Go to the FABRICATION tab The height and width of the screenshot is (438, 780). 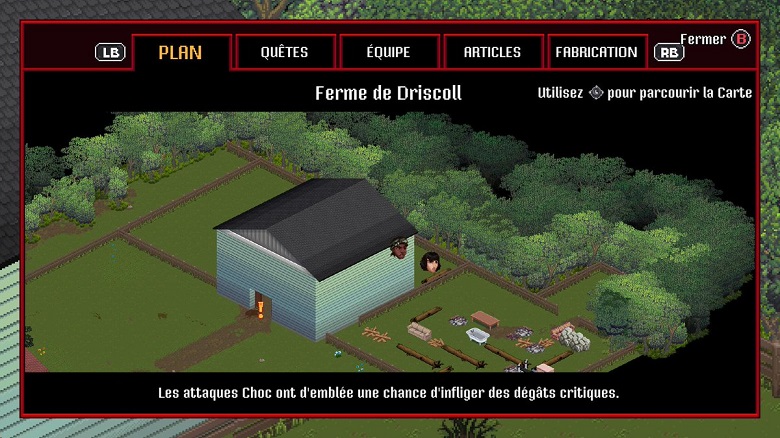(x=596, y=52)
